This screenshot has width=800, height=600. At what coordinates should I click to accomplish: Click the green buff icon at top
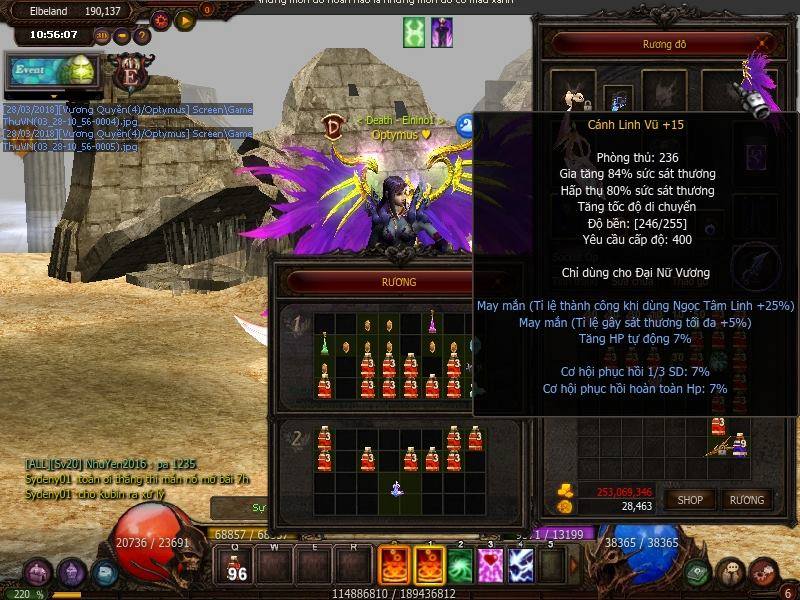(414, 33)
